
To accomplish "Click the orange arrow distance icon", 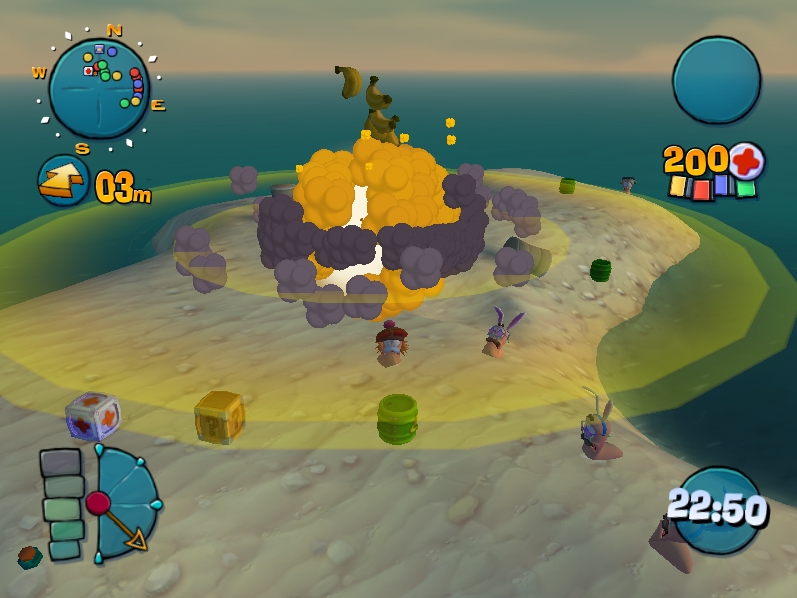I will coord(63,181).
